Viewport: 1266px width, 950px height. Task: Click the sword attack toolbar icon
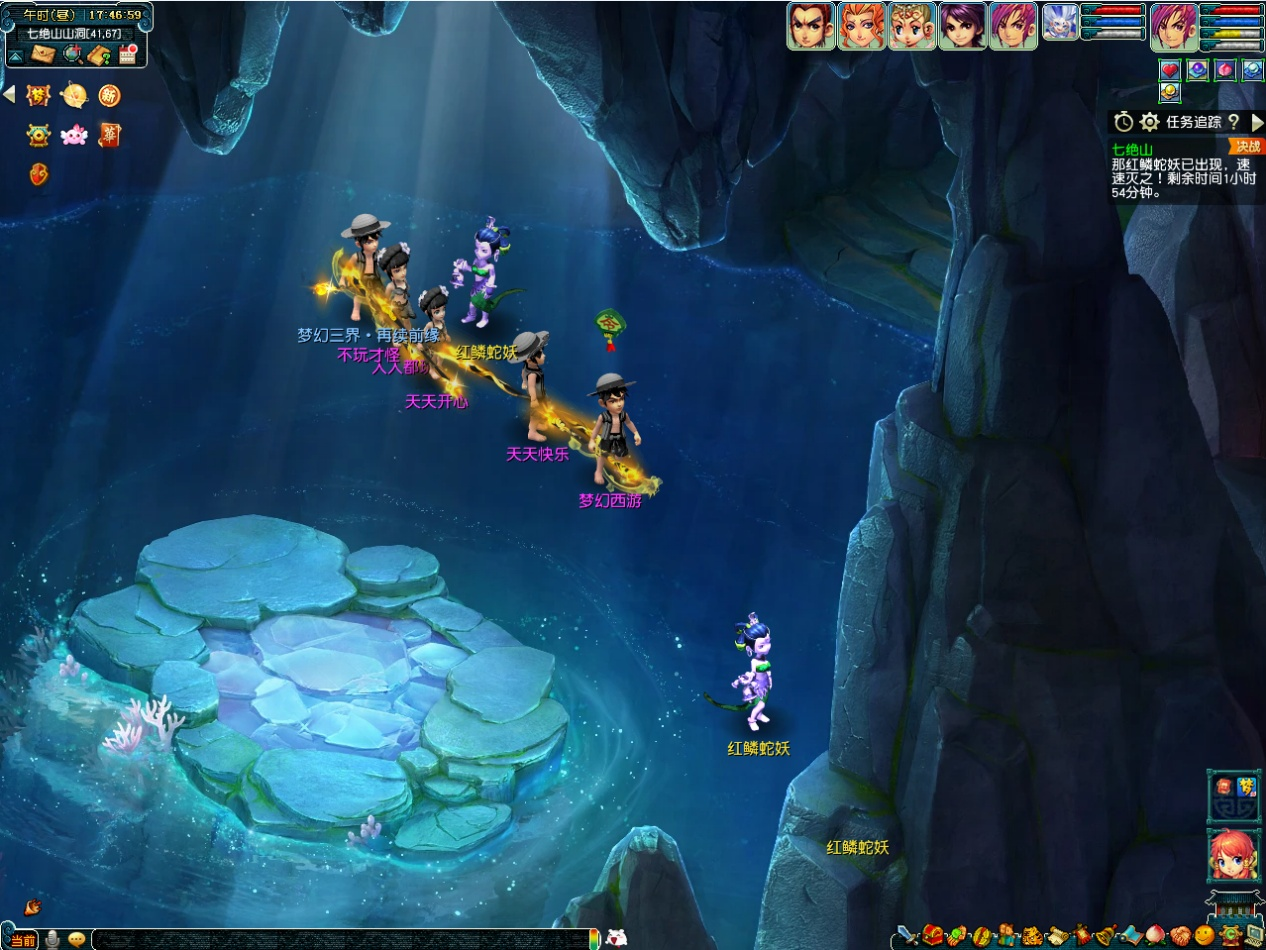coord(907,937)
